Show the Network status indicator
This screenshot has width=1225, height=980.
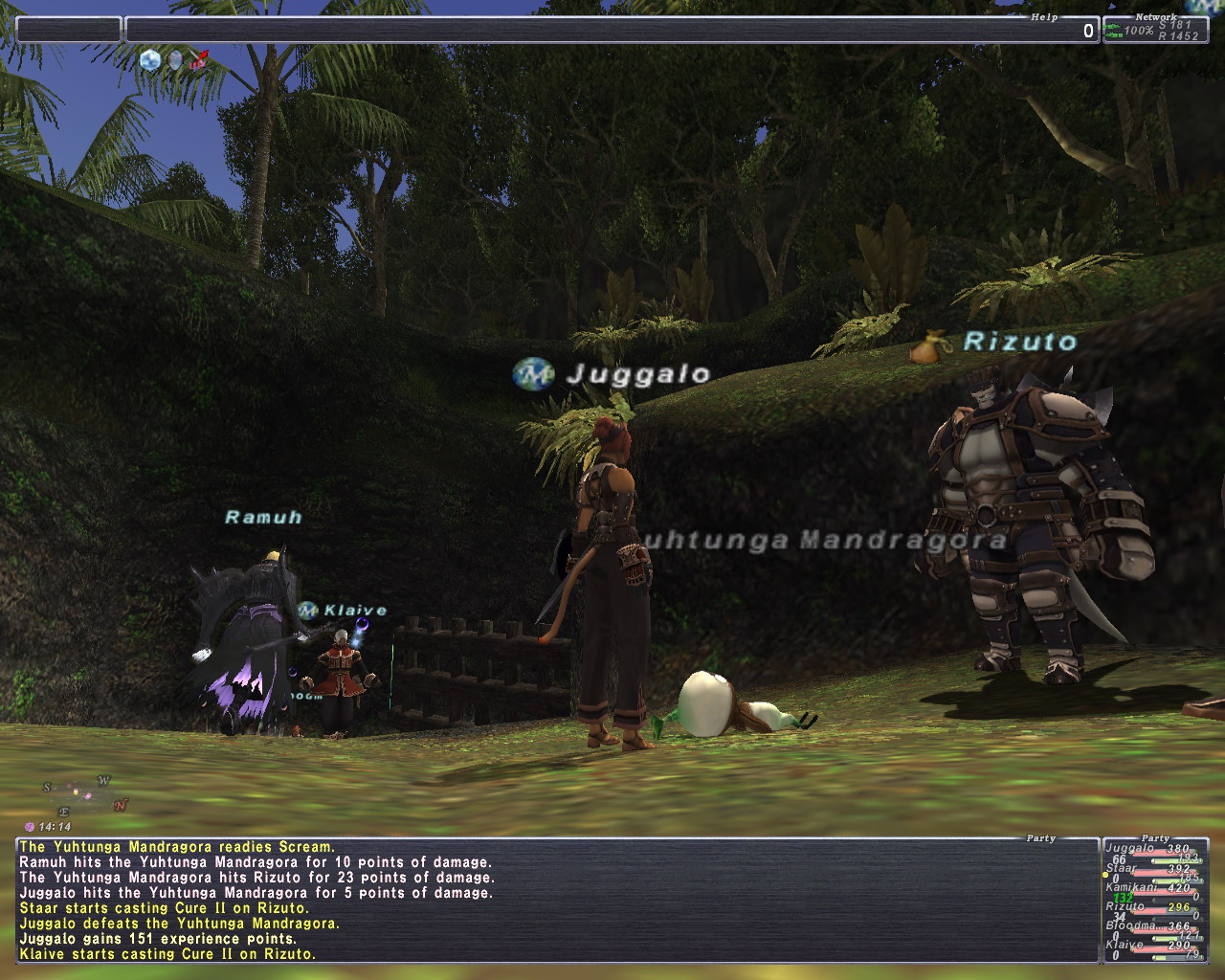1155,31
